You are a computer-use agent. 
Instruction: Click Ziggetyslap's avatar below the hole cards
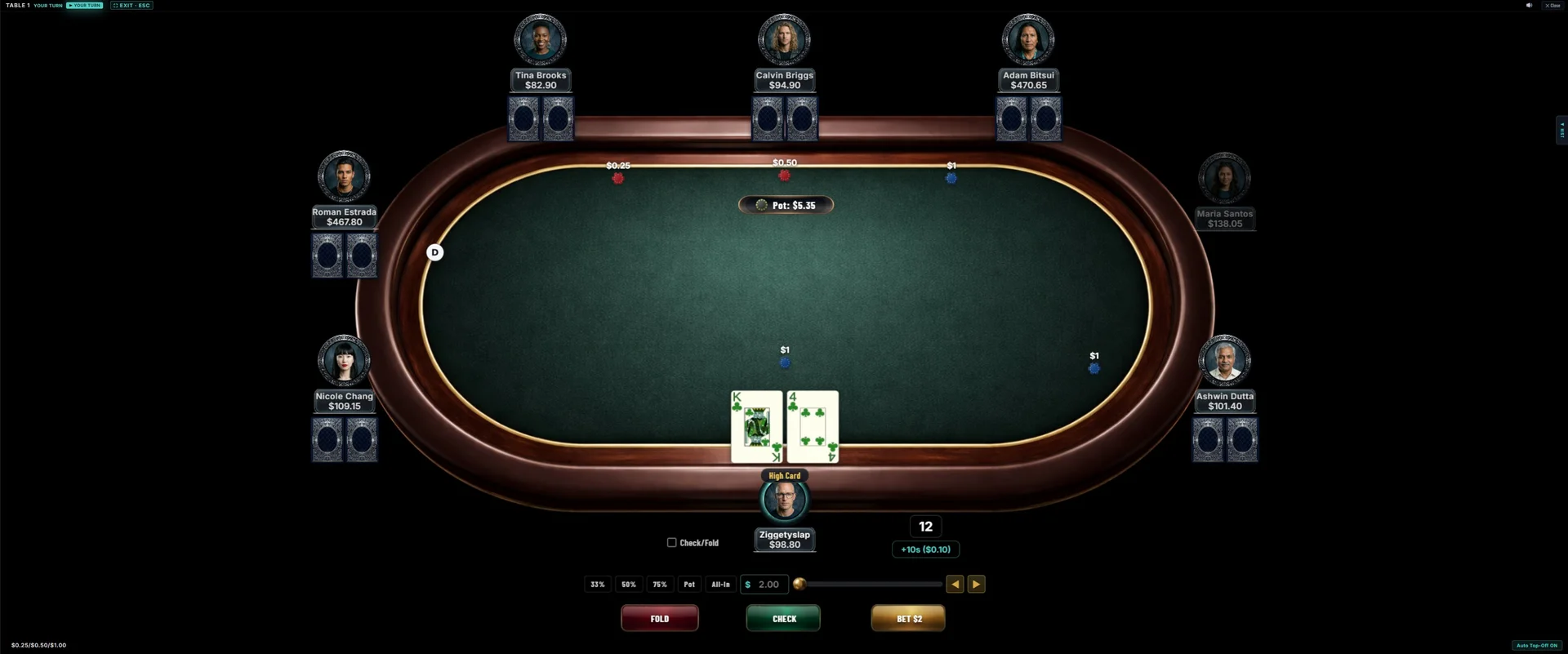coord(784,499)
